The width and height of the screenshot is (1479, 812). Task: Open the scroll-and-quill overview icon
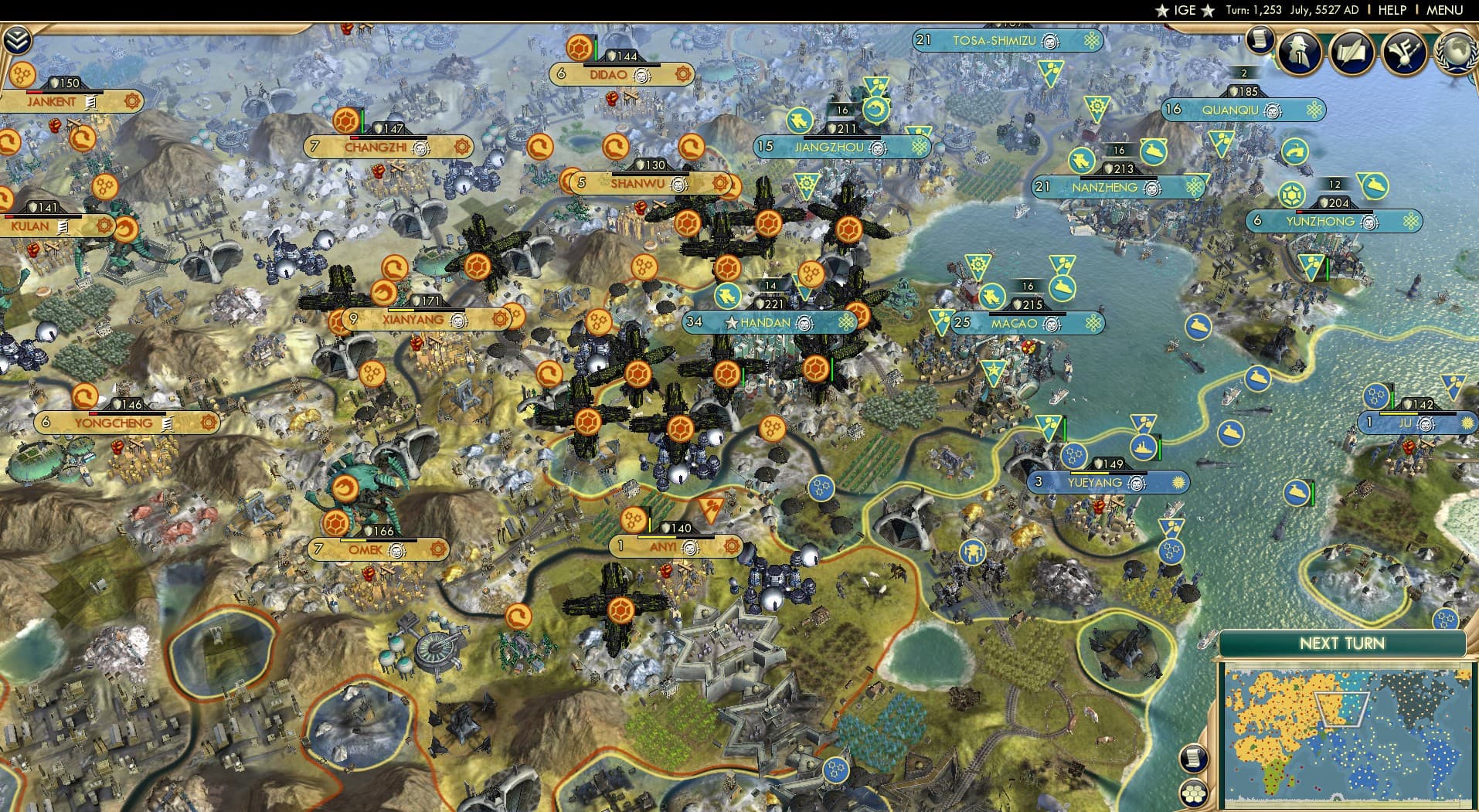click(1351, 49)
